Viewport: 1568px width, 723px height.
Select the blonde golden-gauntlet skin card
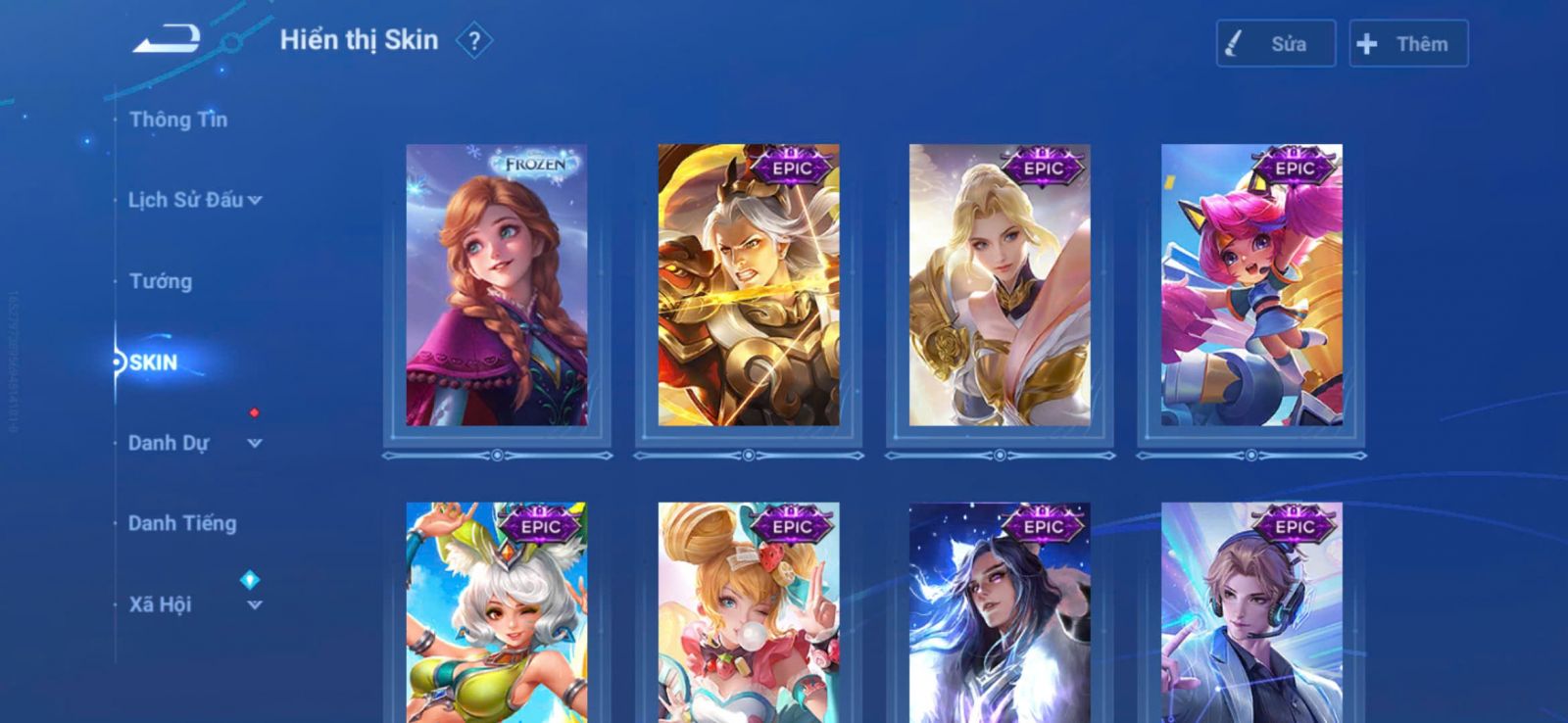click(1000, 285)
